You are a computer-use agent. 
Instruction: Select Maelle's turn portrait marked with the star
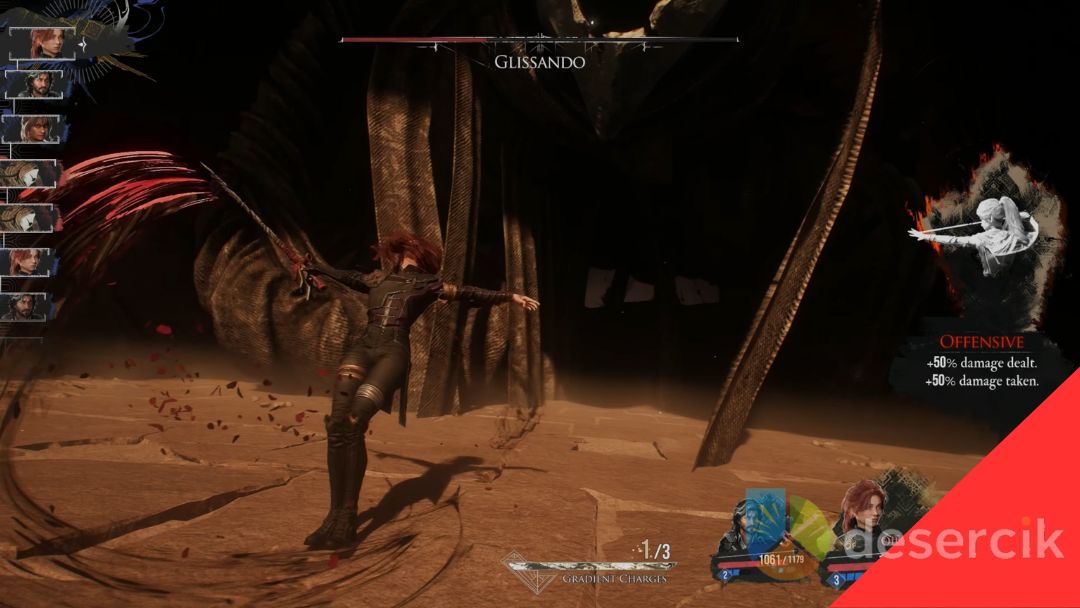tap(41, 43)
